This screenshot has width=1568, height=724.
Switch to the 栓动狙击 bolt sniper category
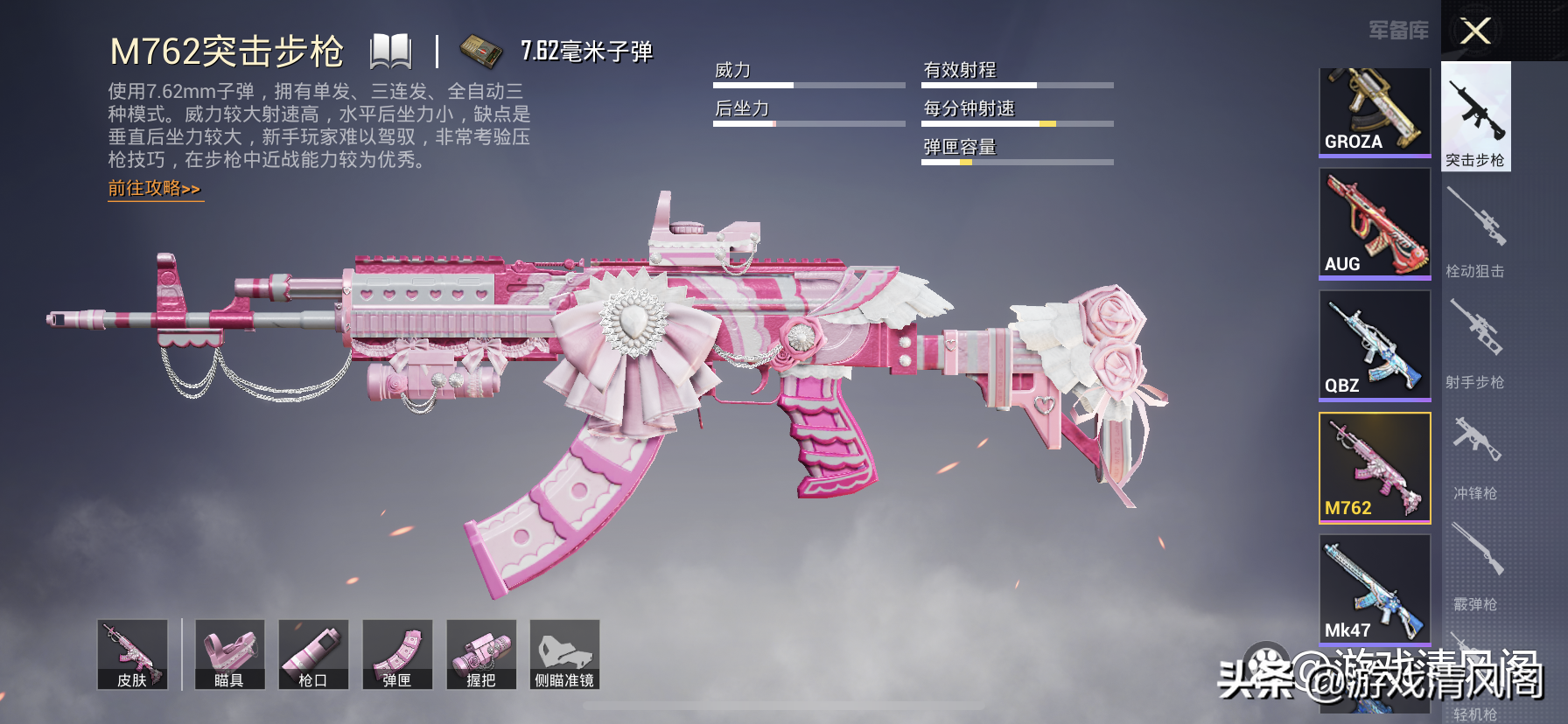(1475, 232)
